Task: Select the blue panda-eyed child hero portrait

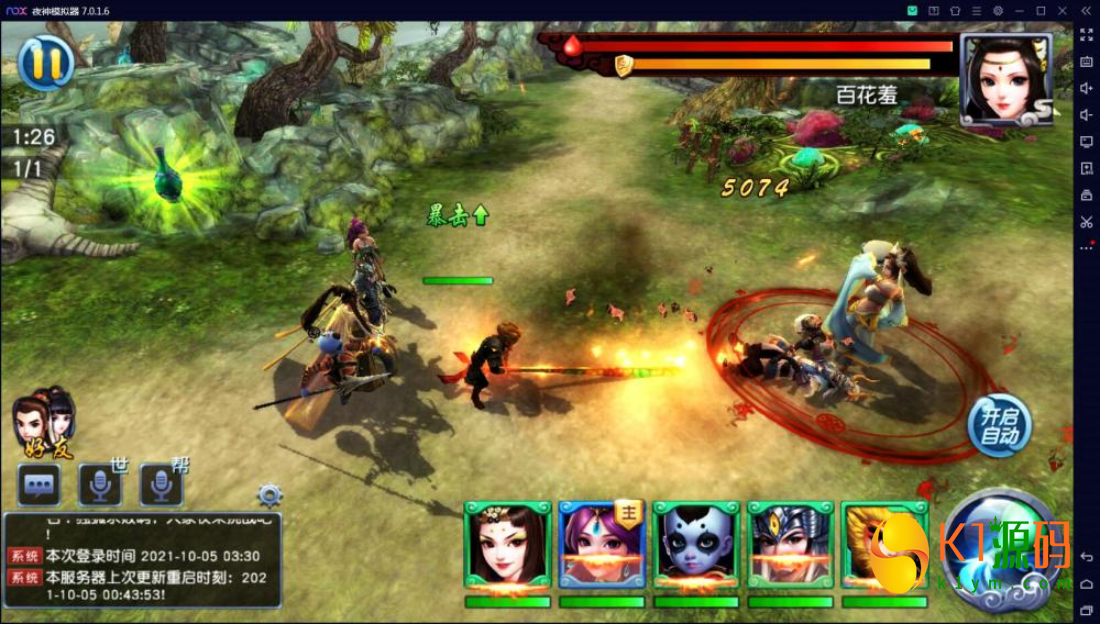Action: [x=696, y=545]
